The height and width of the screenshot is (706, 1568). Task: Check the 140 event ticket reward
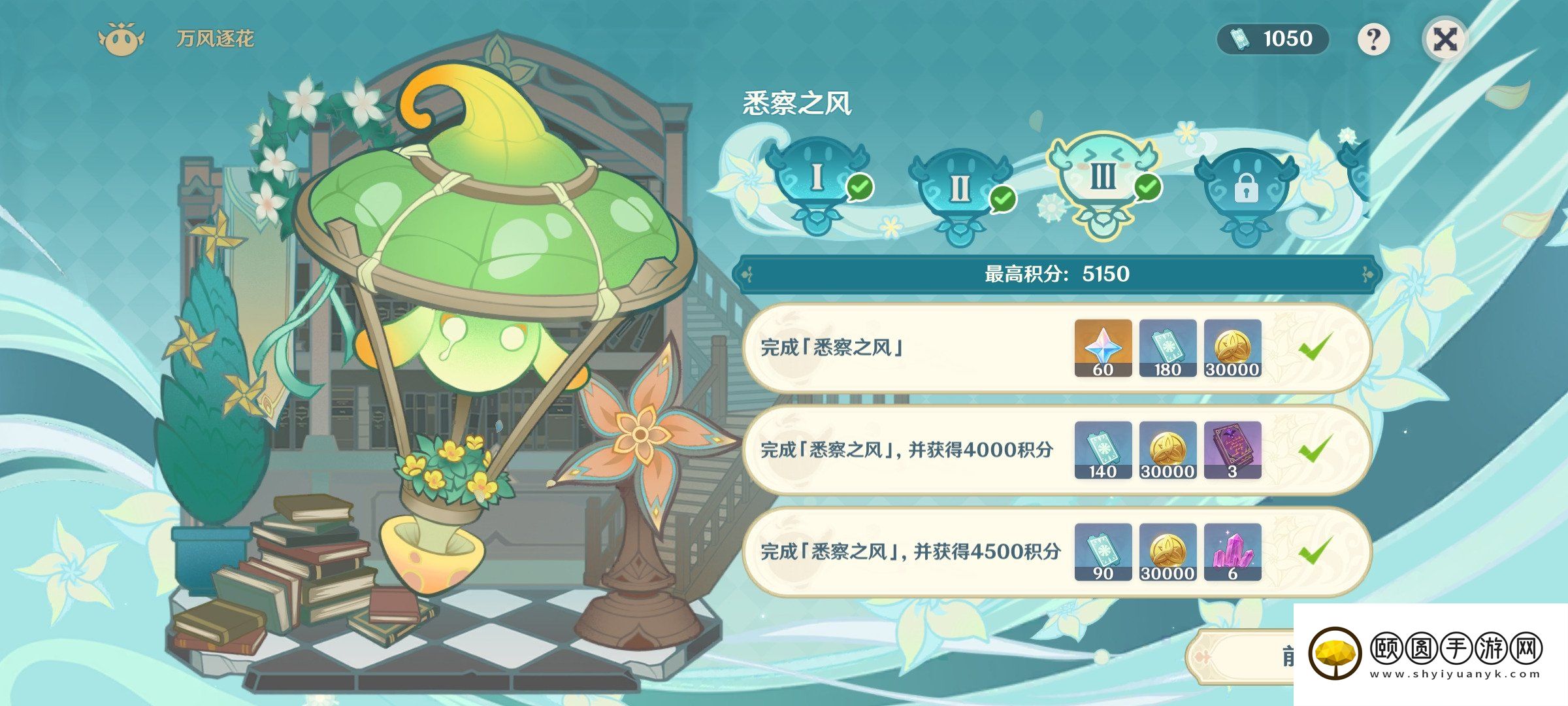coord(1103,450)
